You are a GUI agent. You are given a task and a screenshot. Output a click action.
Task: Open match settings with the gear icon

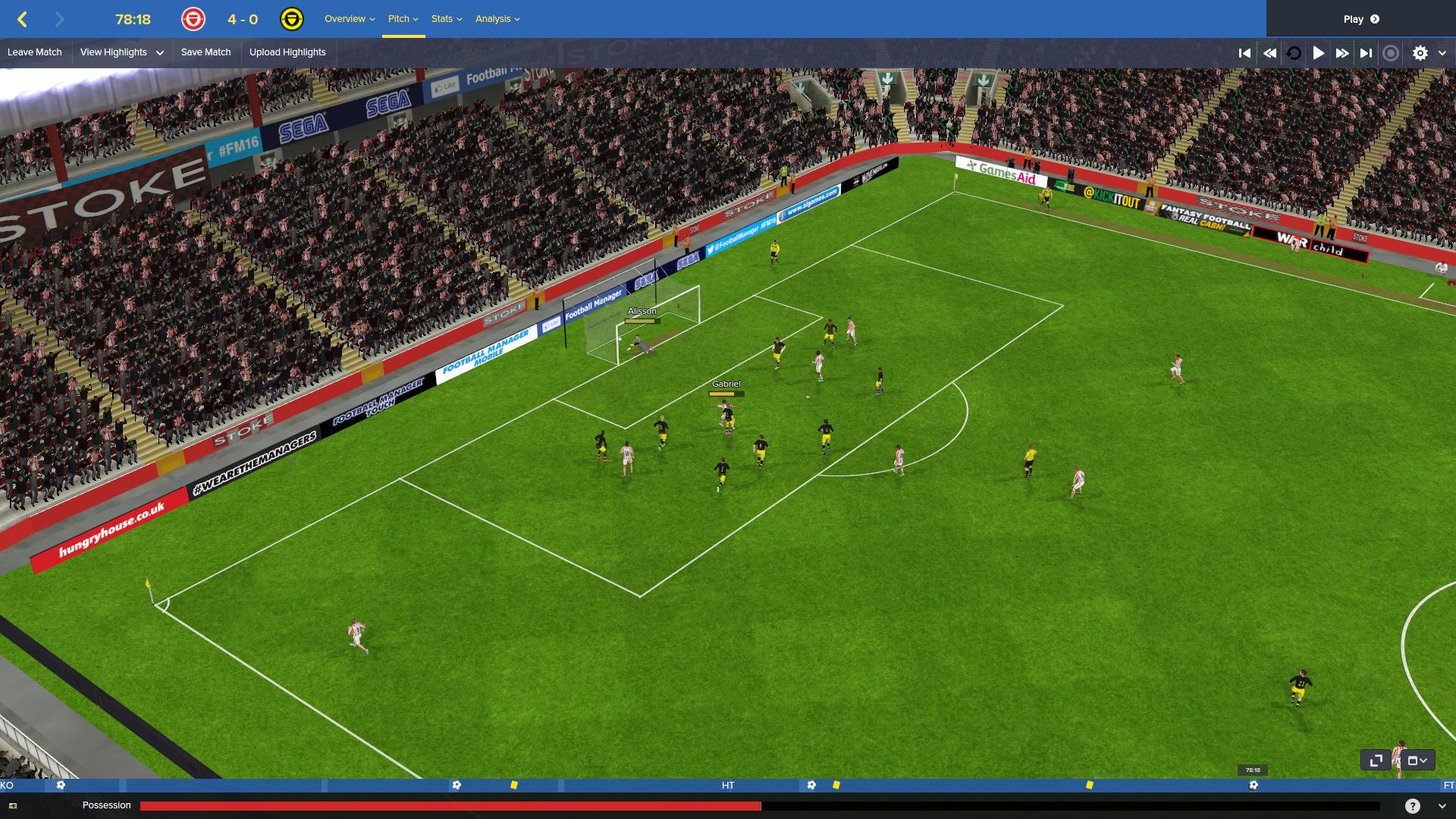click(x=1420, y=53)
